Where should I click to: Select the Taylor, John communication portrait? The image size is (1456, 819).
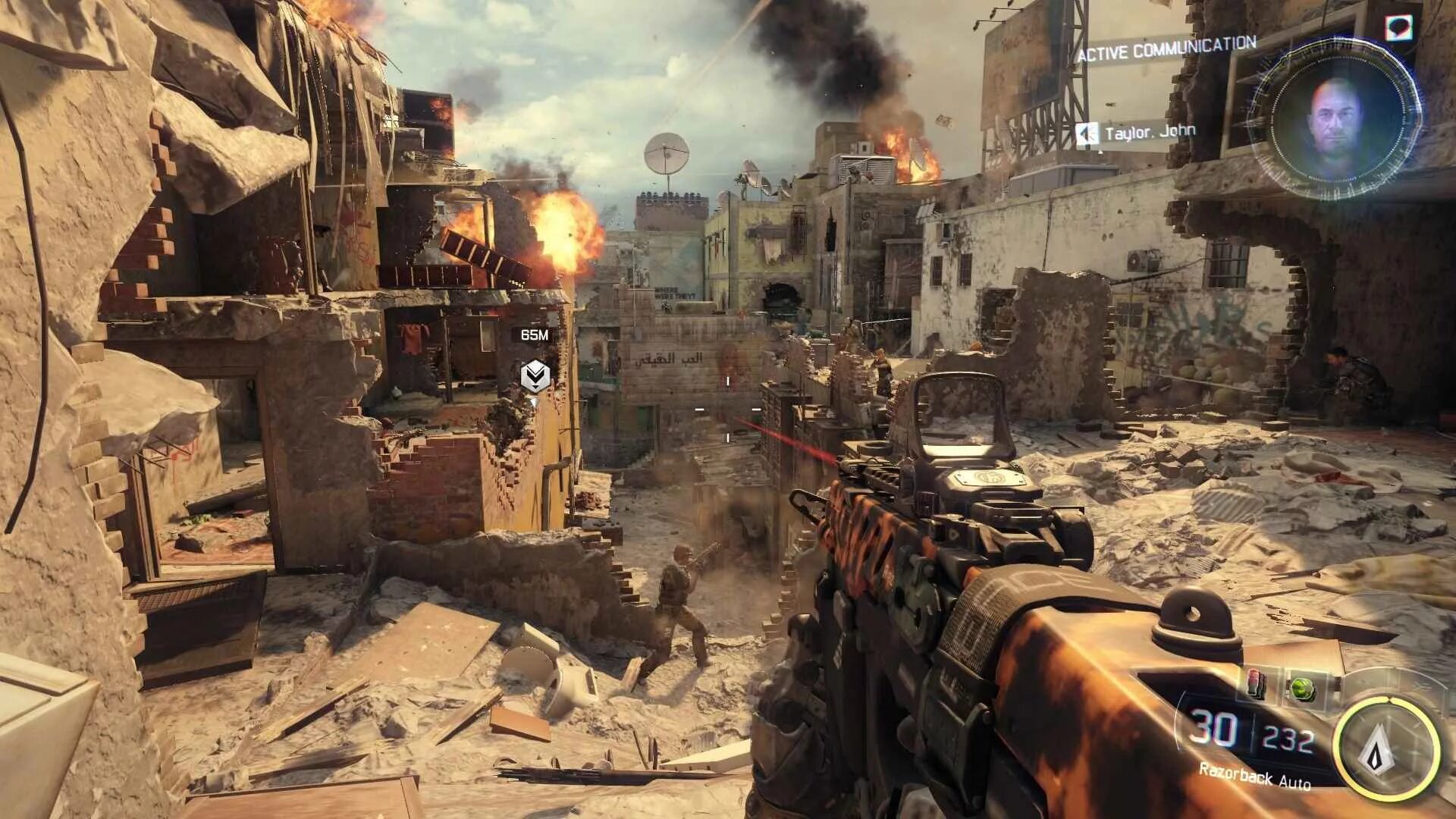pyautogui.click(x=1335, y=121)
